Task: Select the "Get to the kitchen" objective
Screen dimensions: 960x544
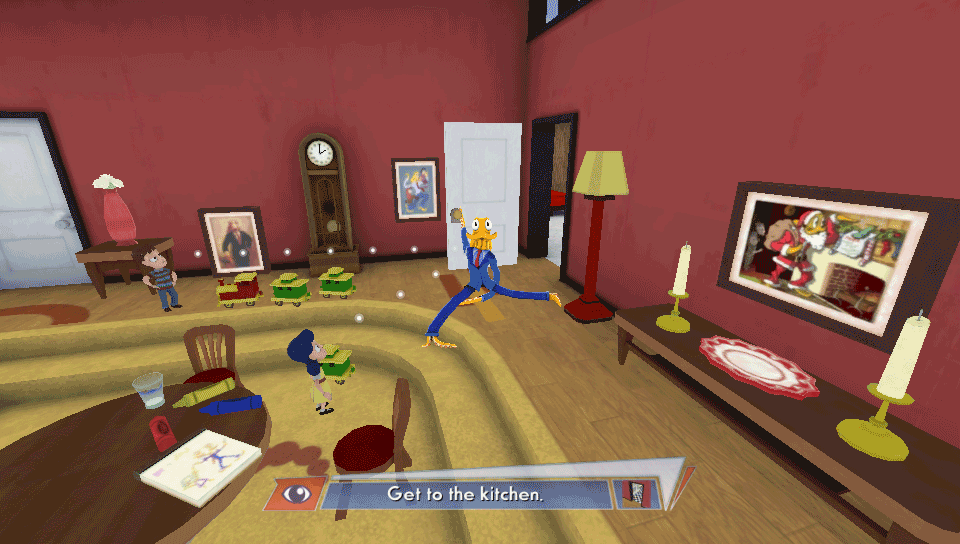Action: 465,494
